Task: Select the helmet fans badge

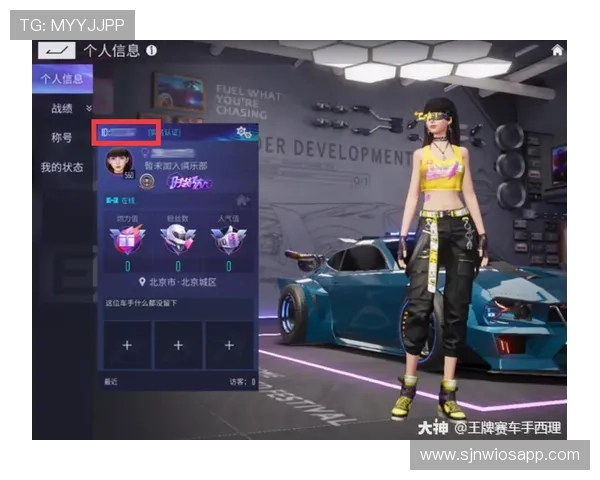Action: point(177,238)
